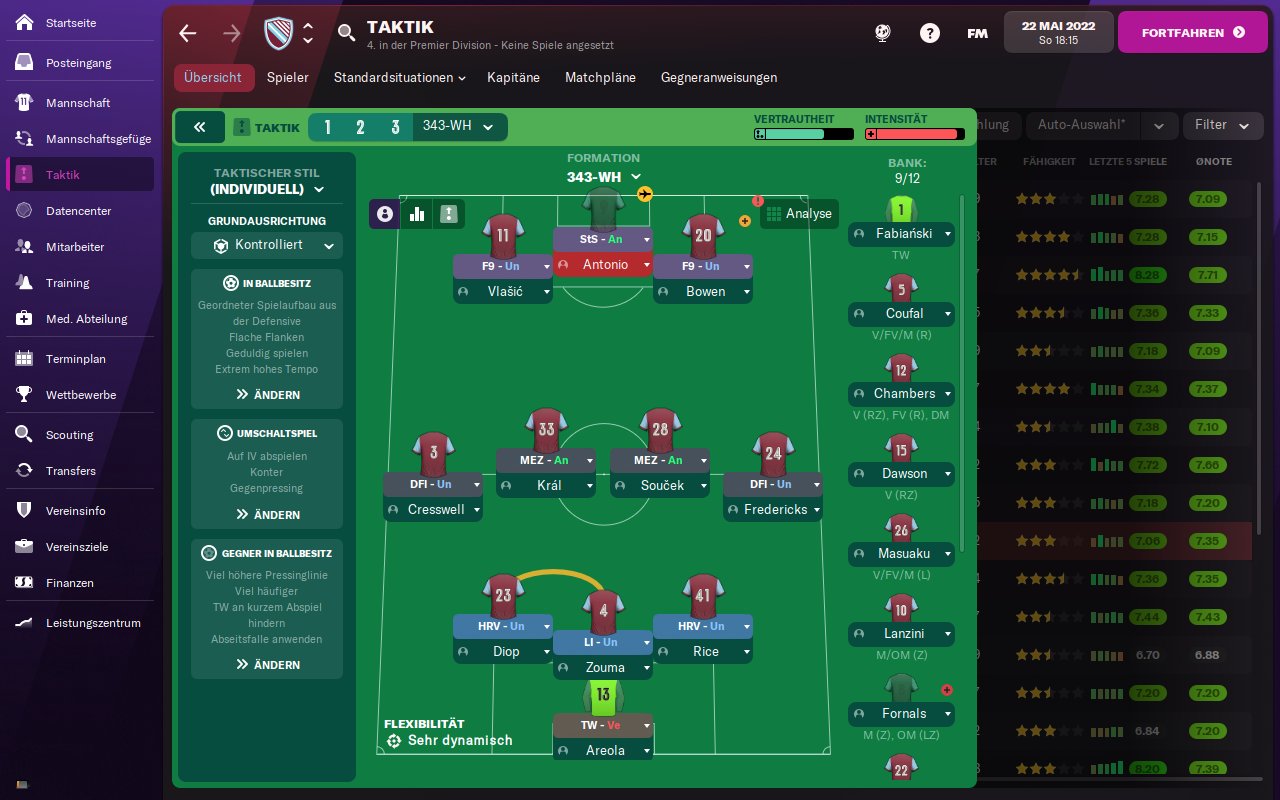Select striker Antonio on the pitch
This screenshot has width=1280, height=800.
pyautogui.click(x=602, y=265)
